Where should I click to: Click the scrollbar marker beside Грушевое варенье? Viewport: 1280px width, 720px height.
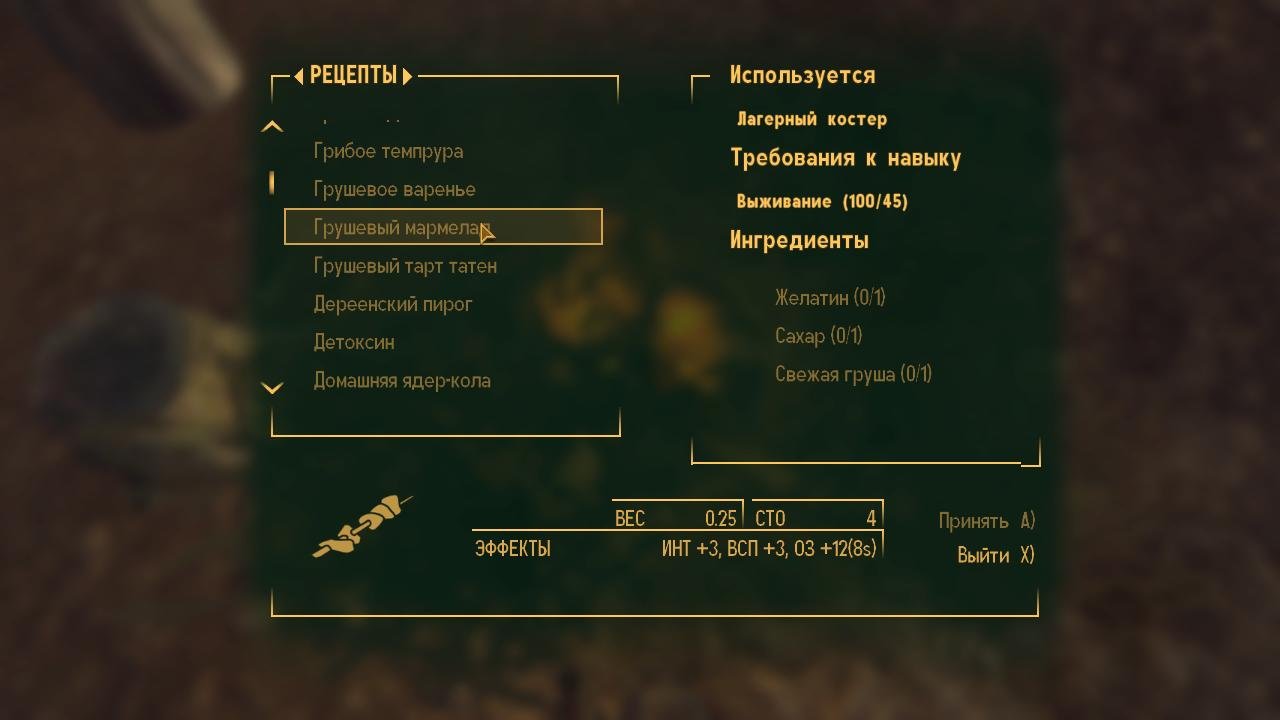(x=272, y=182)
